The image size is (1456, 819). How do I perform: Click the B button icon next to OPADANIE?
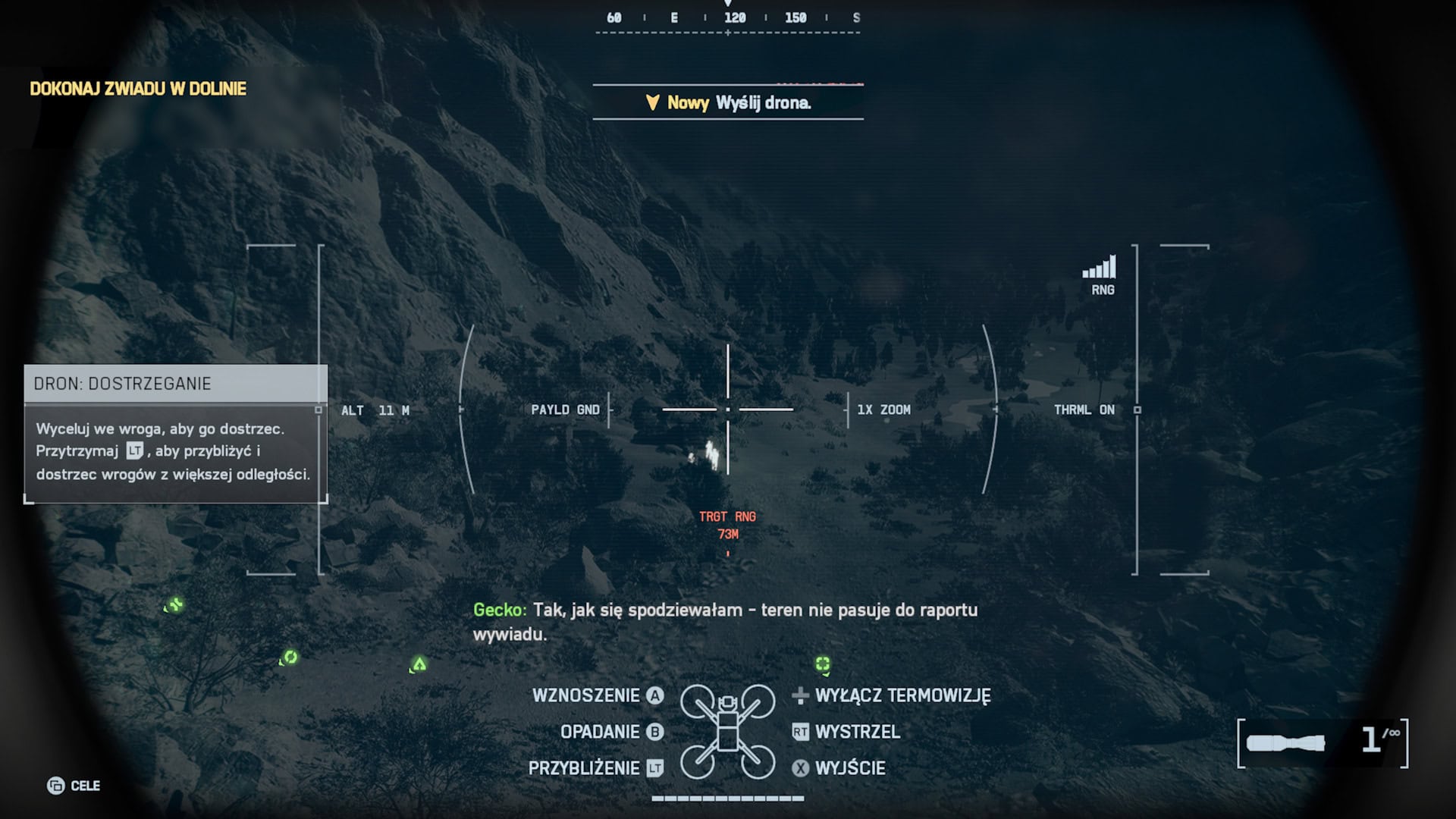pos(654,732)
